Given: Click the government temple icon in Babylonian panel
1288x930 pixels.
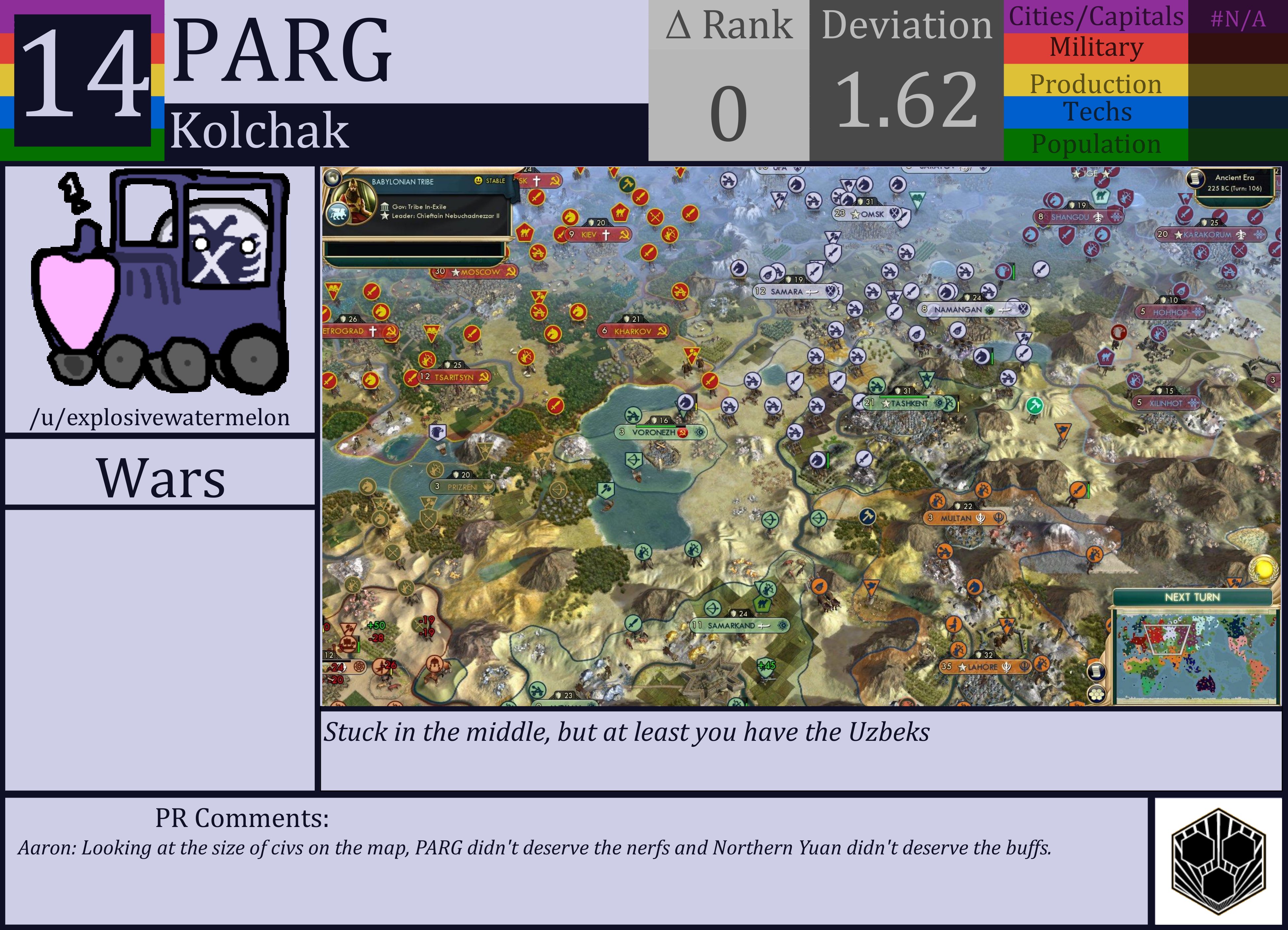Looking at the screenshot, I should point(385,207).
